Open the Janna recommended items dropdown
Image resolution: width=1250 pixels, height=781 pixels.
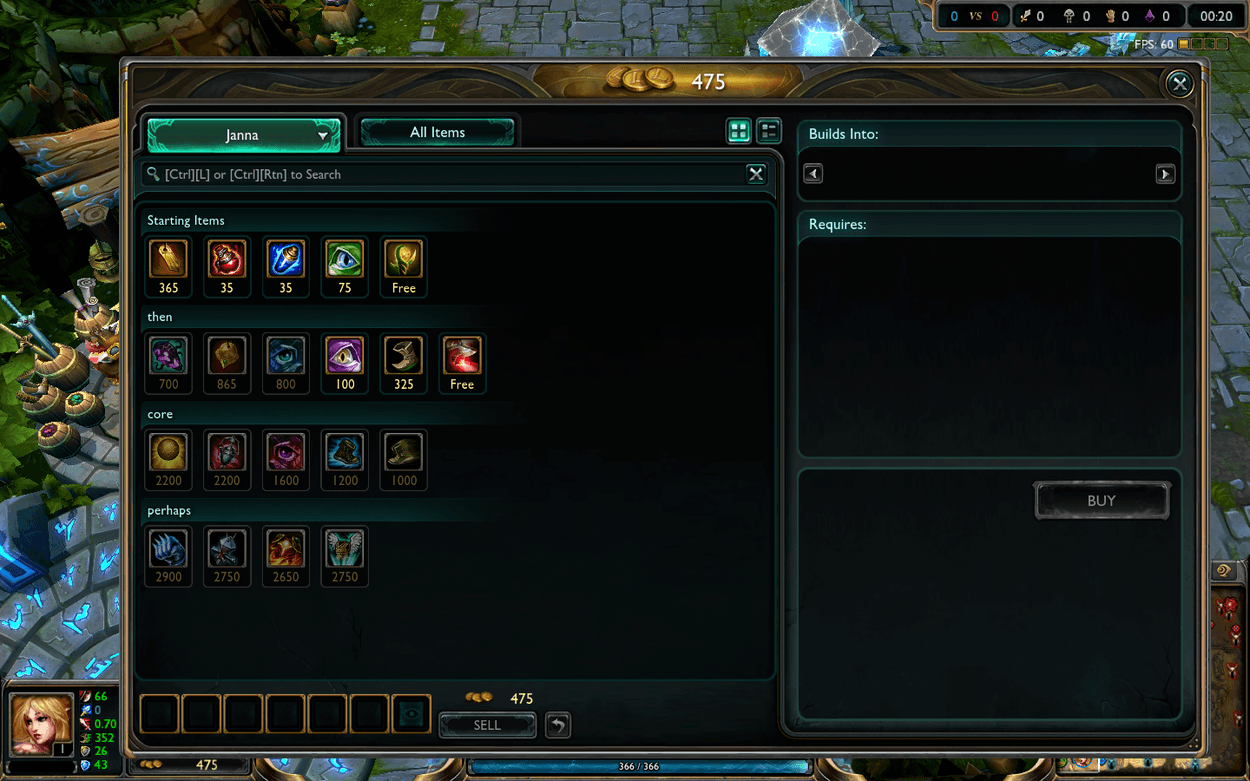tap(243, 135)
